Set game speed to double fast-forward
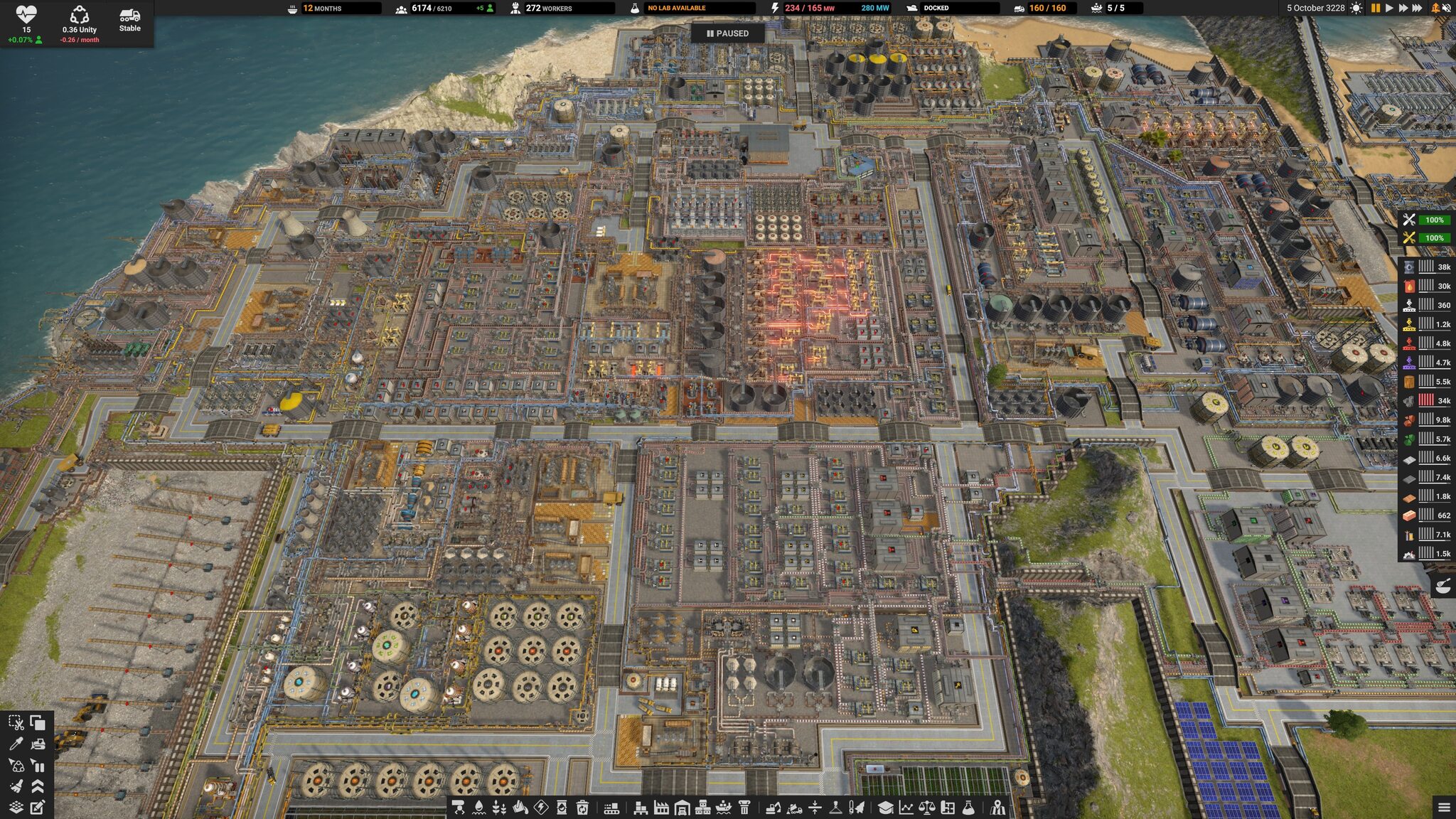This screenshot has height=819, width=1456. pyautogui.click(x=1403, y=8)
